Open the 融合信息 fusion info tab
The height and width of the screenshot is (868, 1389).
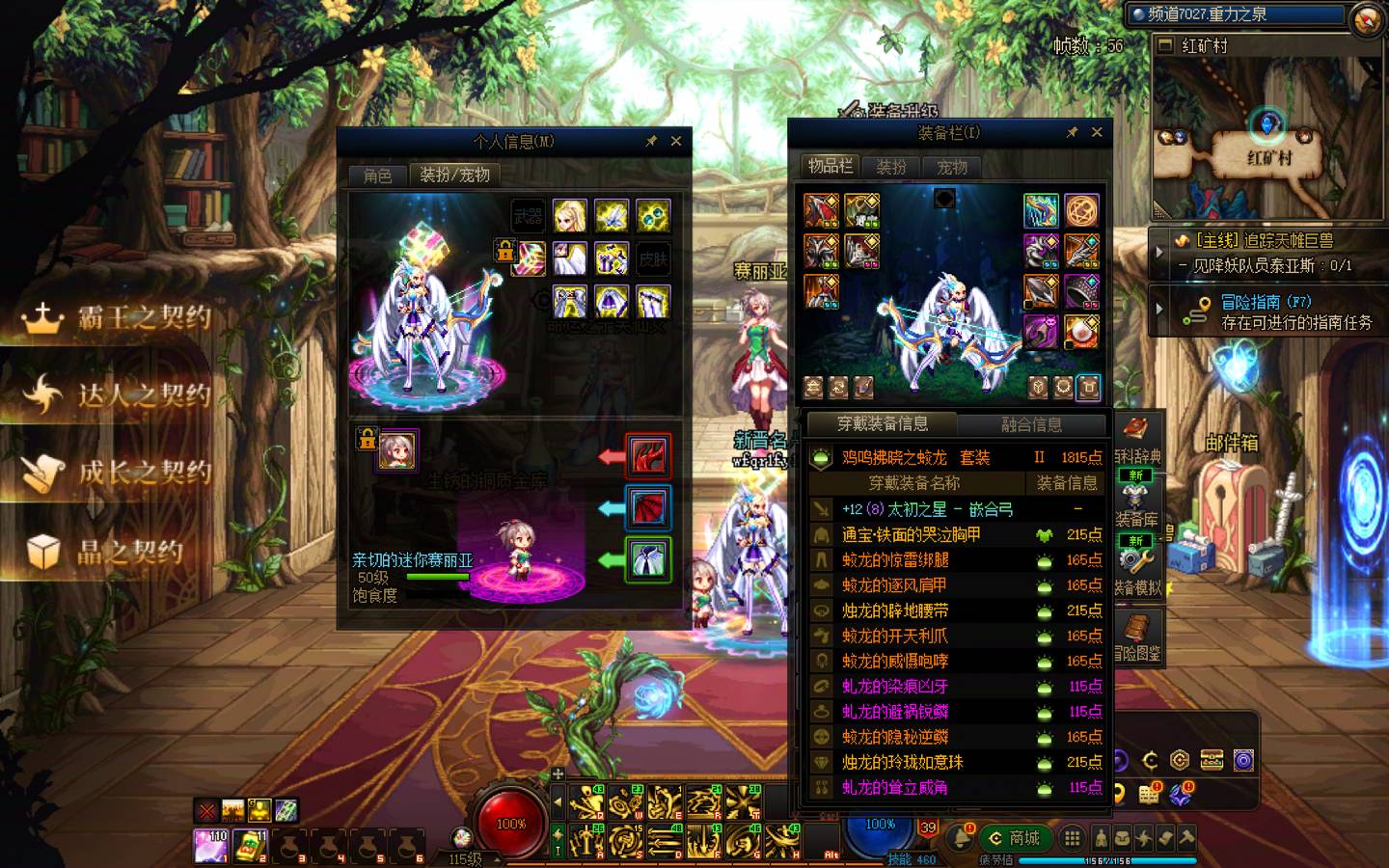coord(1031,424)
